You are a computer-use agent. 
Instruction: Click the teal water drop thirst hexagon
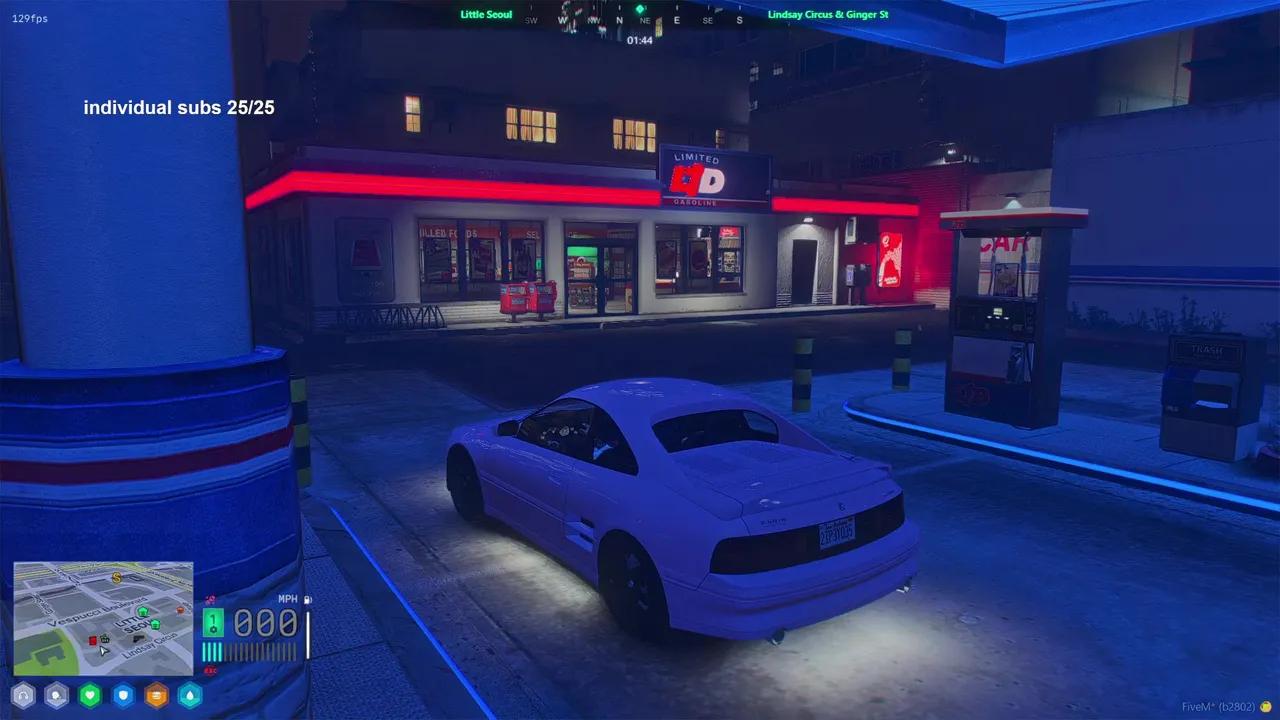(x=189, y=695)
